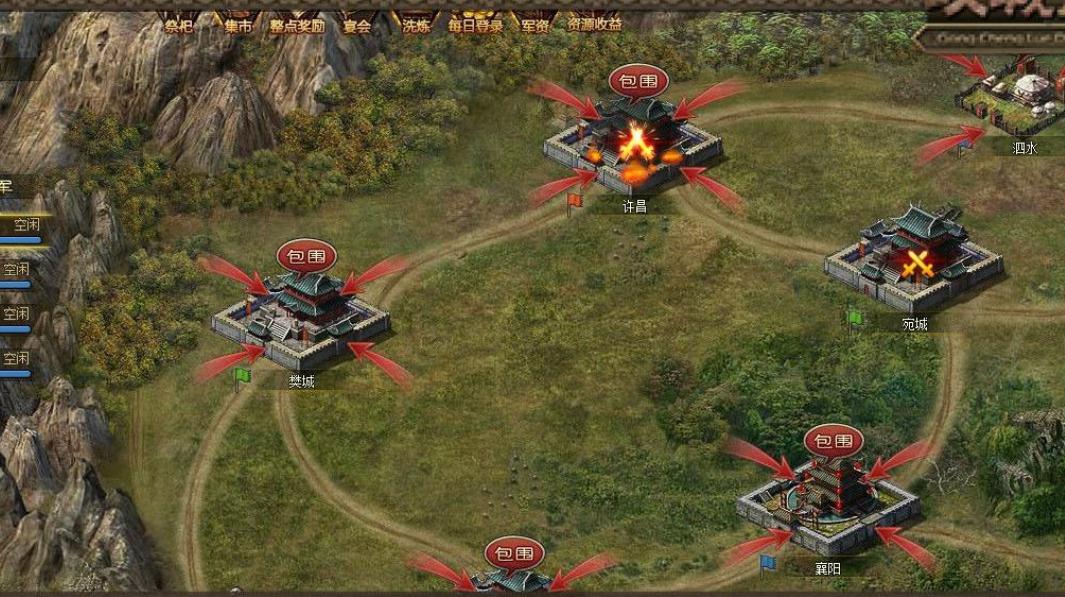This screenshot has width=1065, height=597.
Task: Open the 每日登录 daily login reward
Action: [476, 26]
